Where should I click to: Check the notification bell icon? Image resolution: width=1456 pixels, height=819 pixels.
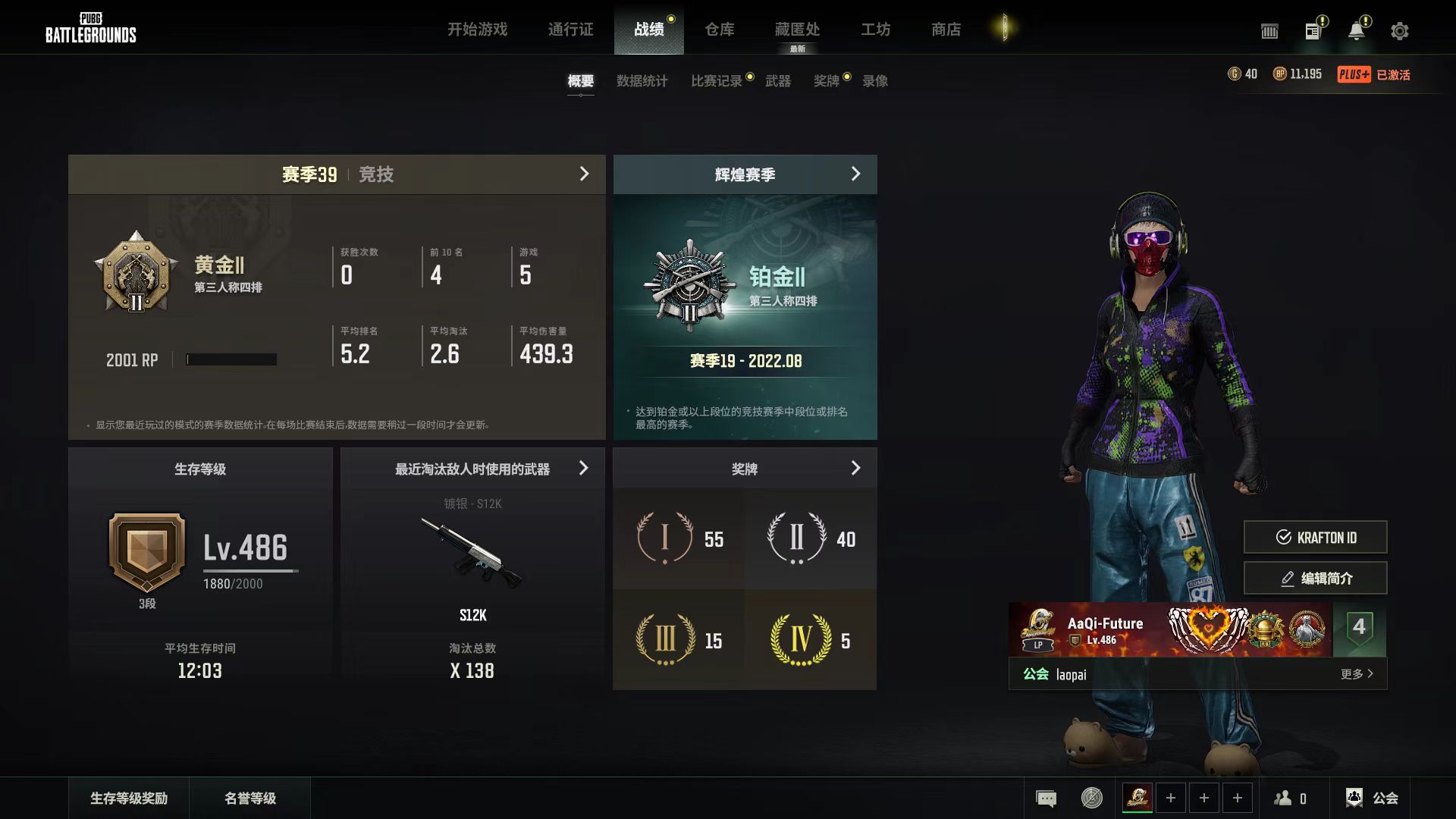click(1356, 31)
